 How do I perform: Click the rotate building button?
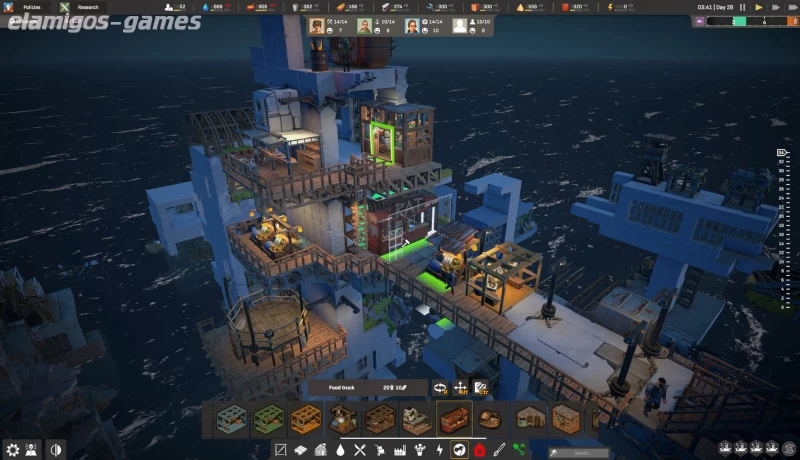click(440, 388)
